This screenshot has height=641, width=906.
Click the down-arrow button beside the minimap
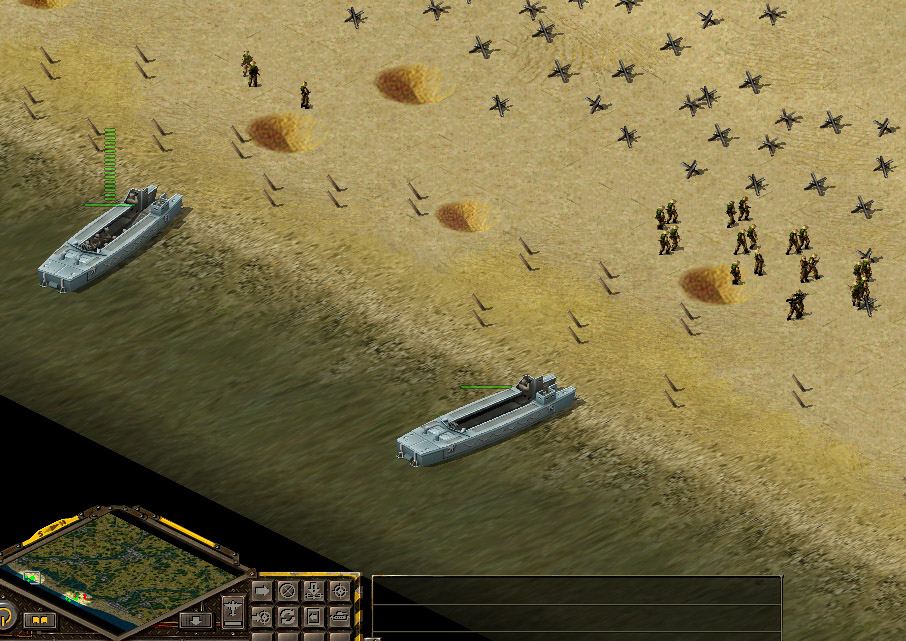[195, 621]
